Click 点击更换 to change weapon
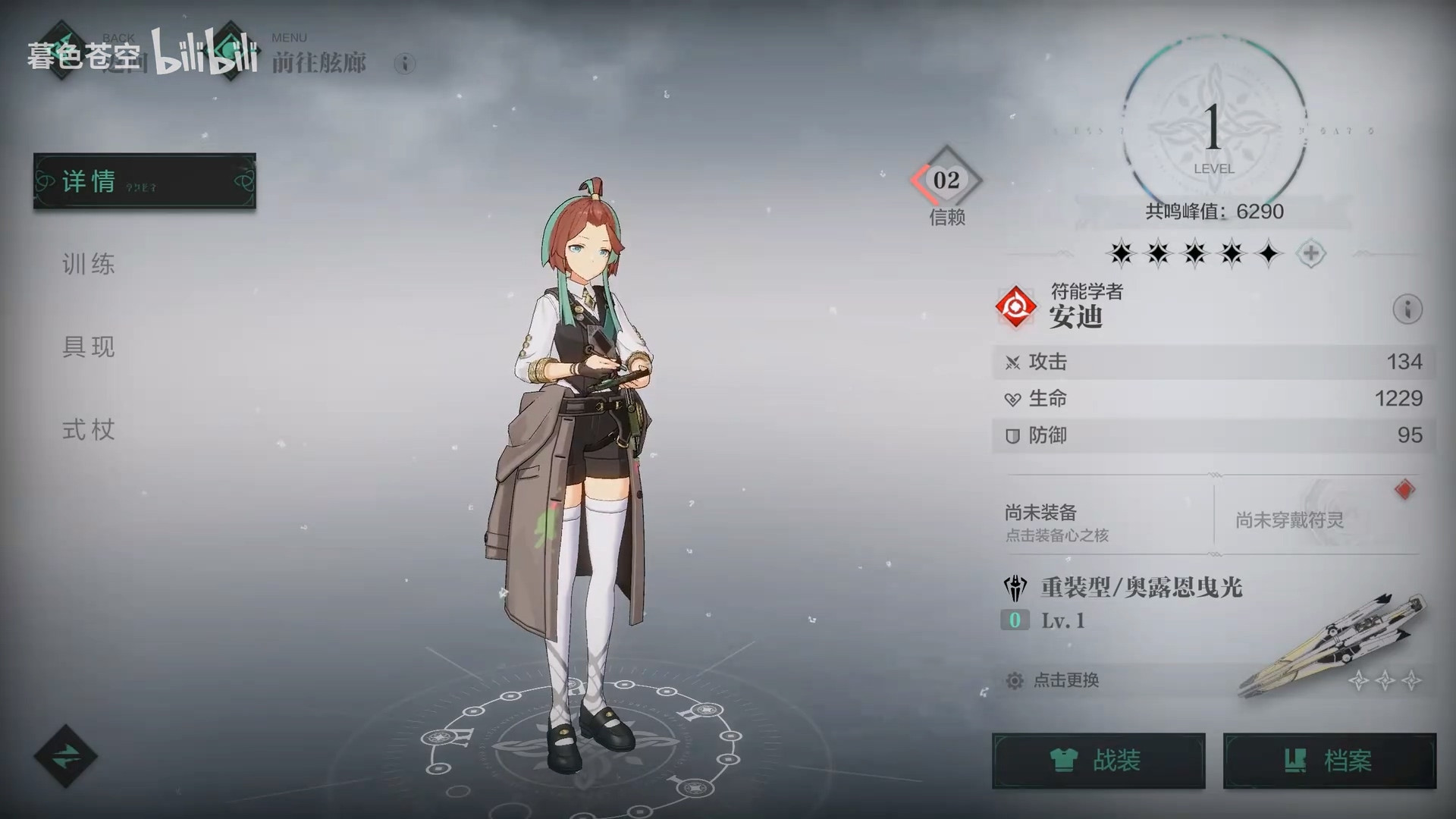Viewport: 1456px width, 819px height. (x=1065, y=680)
